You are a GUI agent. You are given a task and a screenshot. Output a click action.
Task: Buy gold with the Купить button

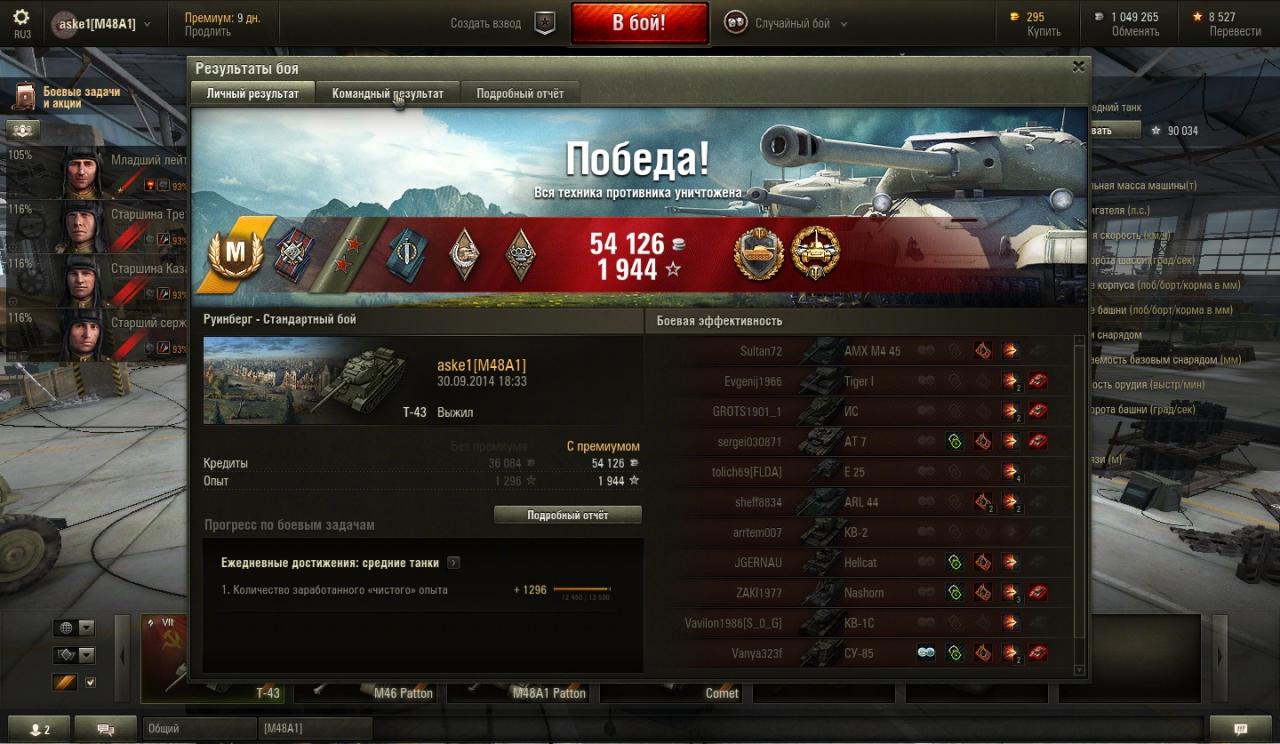click(x=1044, y=32)
